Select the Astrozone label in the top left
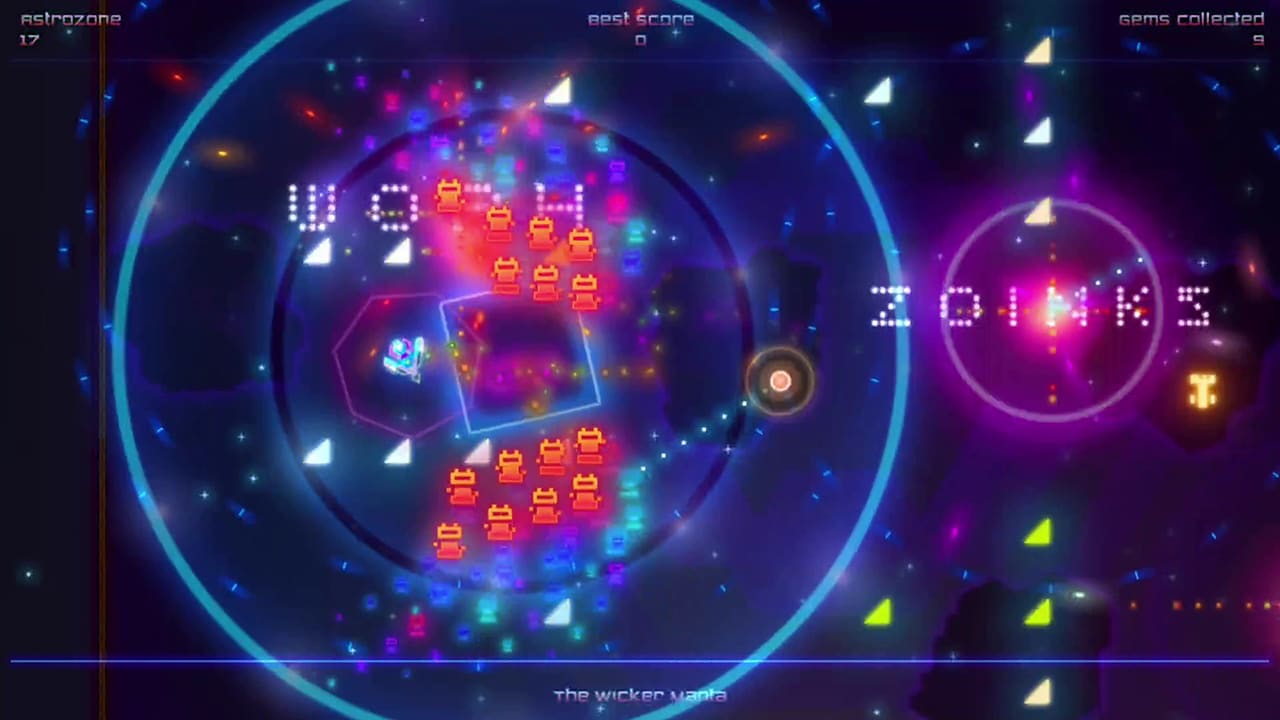The width and height of the screenshot is (1280, 720). click(x=71, y=17)
